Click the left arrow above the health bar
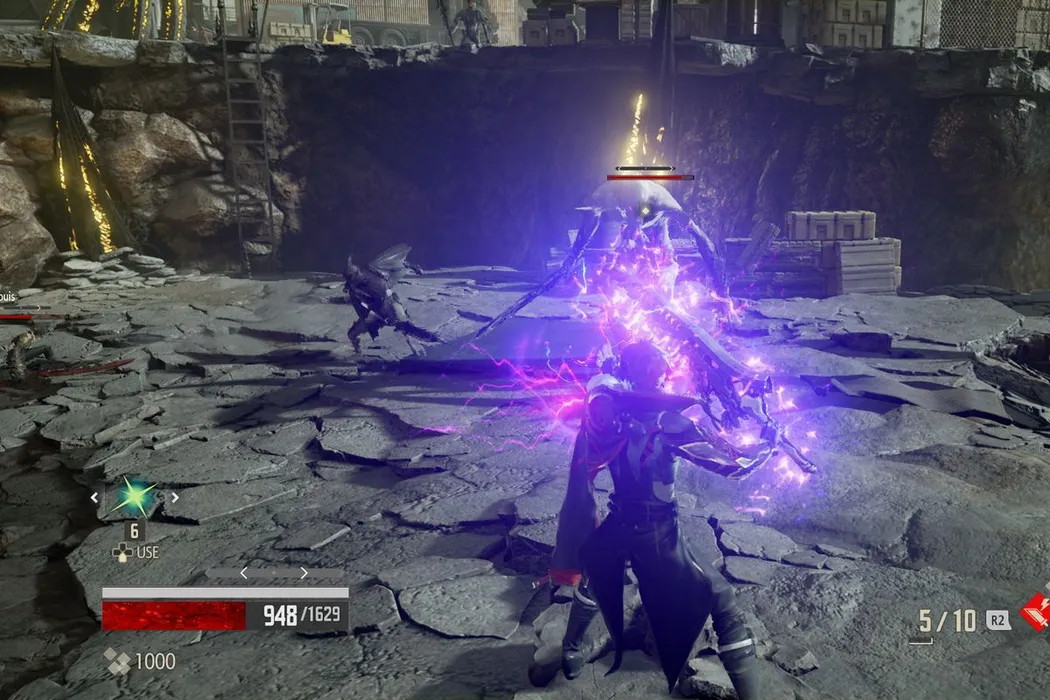Viewport: 1050px width, 700px height. 245,573
